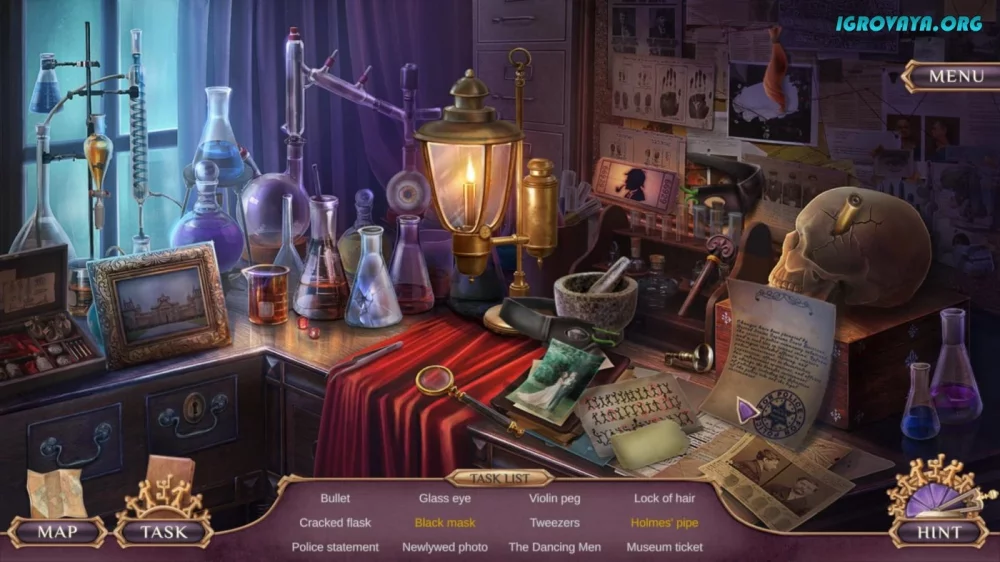Select Cracked flask list entry
Screen dimensions: 1000x562
tap(335, 523)
